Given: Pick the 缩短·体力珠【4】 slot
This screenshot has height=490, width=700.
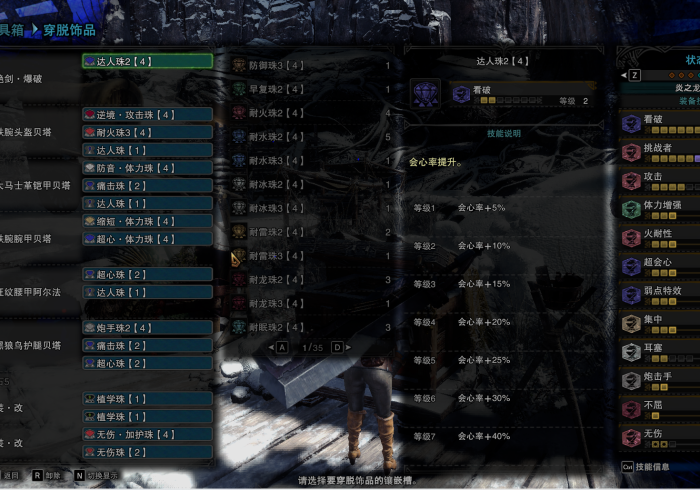Looking at the screenshot, I should (147, 221).
